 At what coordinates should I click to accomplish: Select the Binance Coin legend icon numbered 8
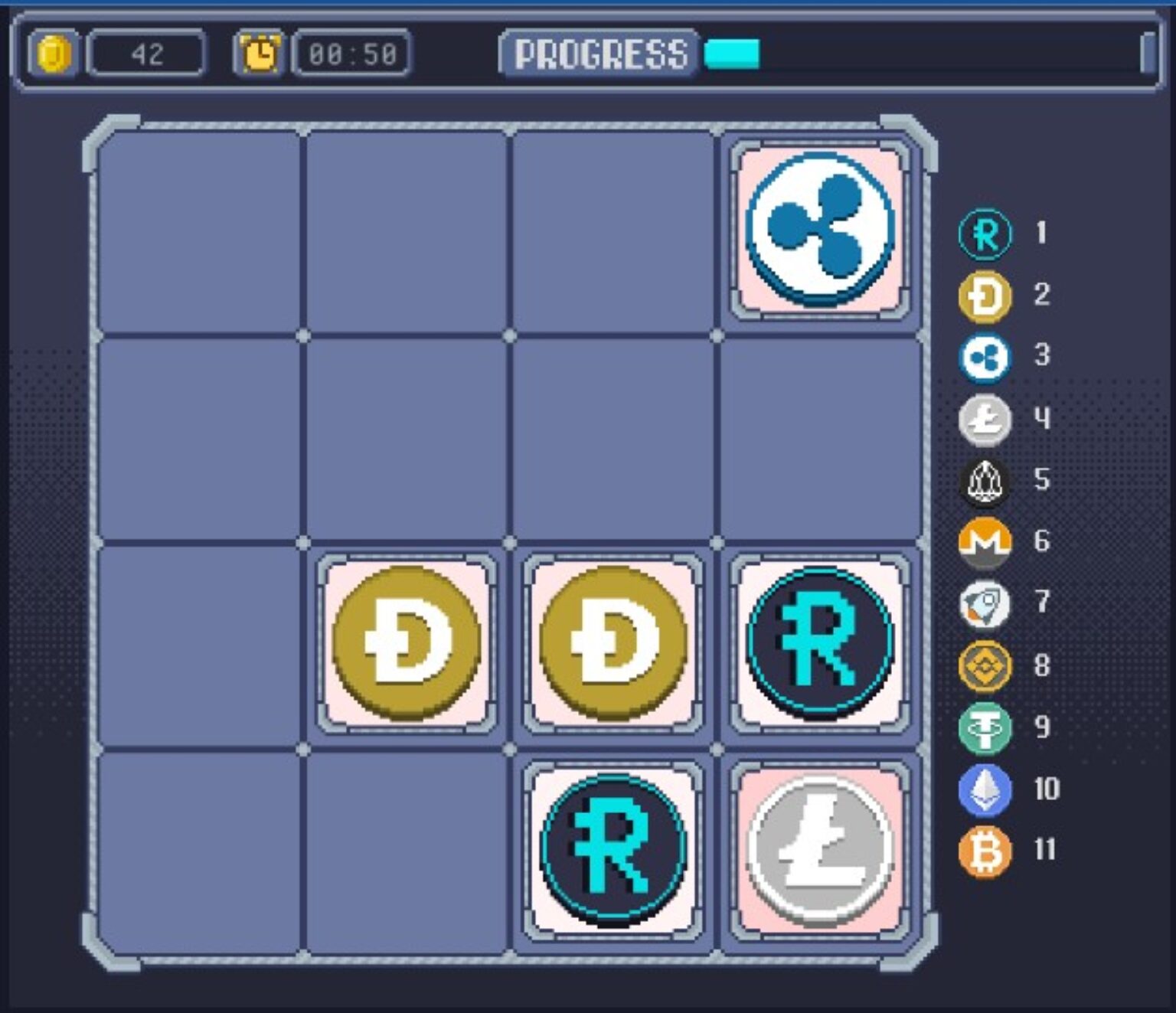click(x=984, y=665)
